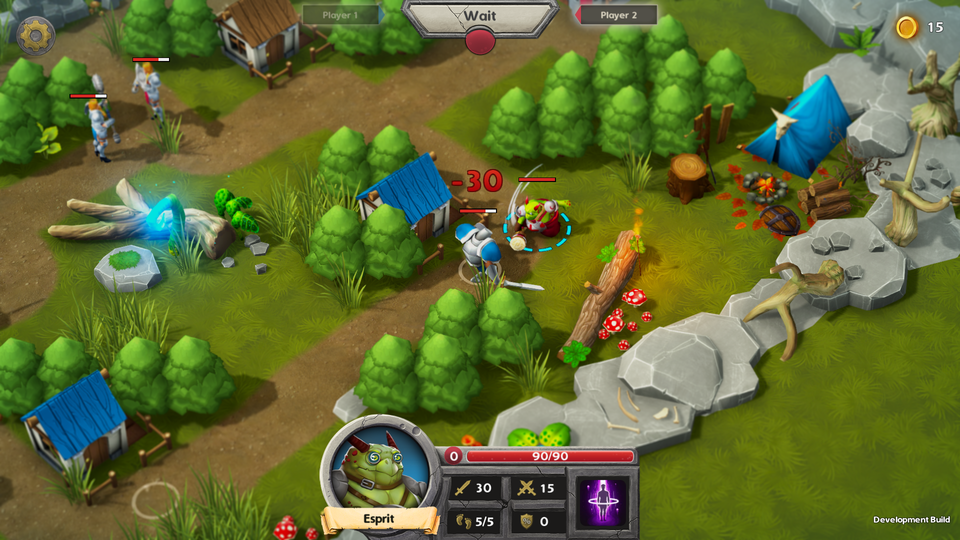This screenshot has width=960, height=540.
Task: Select the Player 1 label
Action: click(342, 15)
